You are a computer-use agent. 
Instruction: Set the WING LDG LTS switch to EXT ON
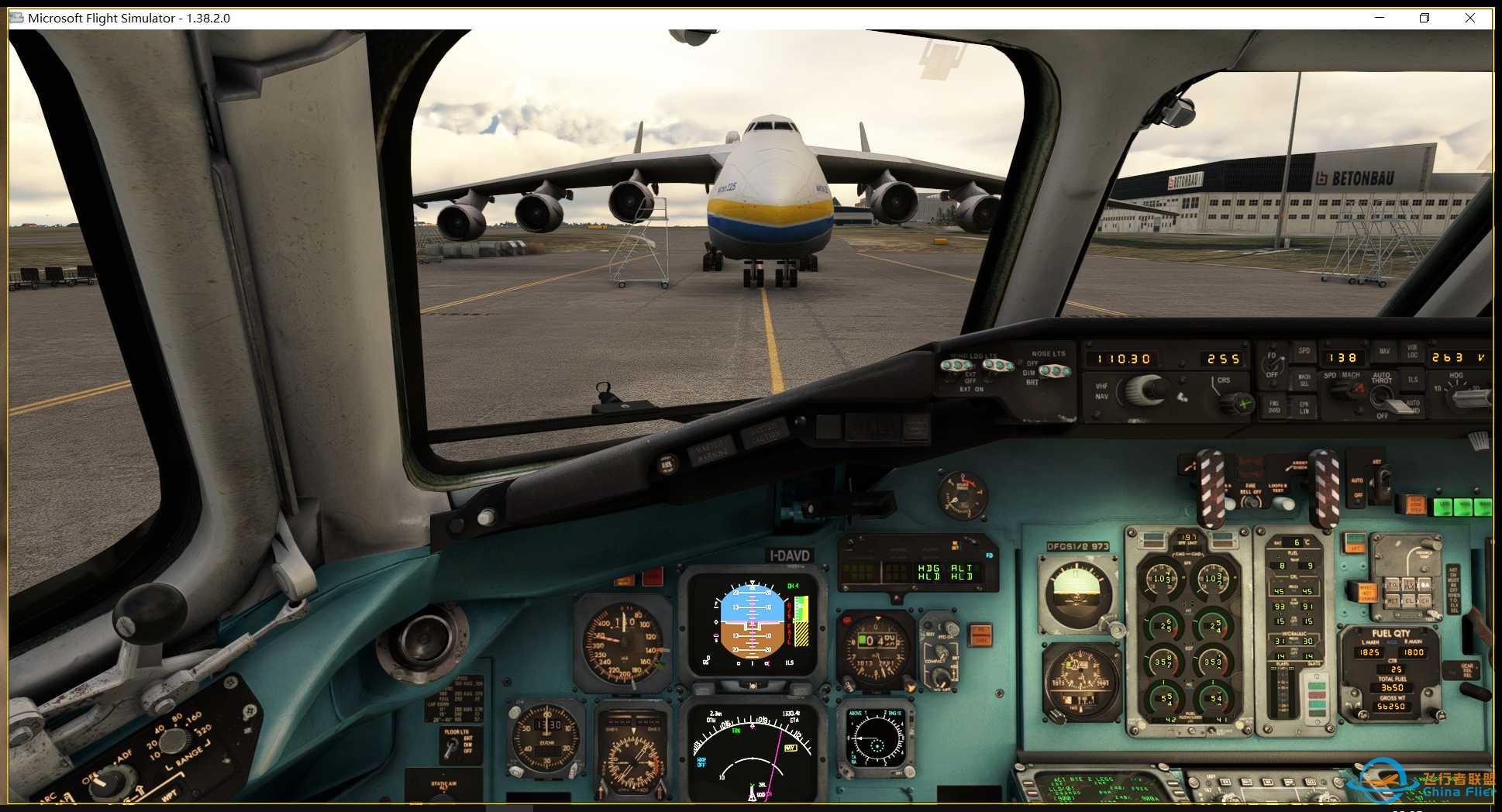pyautogui.click(x=957, y=365)
